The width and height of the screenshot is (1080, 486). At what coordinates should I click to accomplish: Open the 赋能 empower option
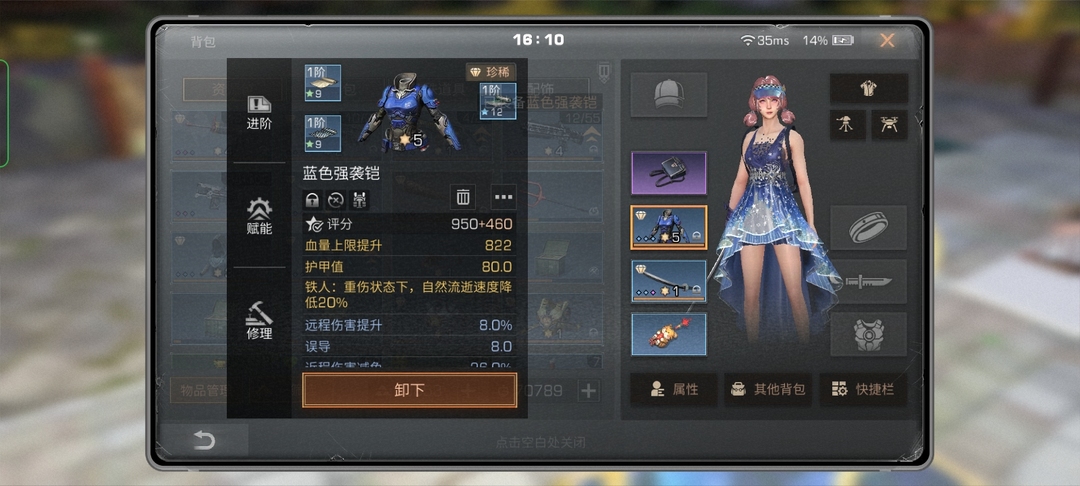click(x=259, y=216)
